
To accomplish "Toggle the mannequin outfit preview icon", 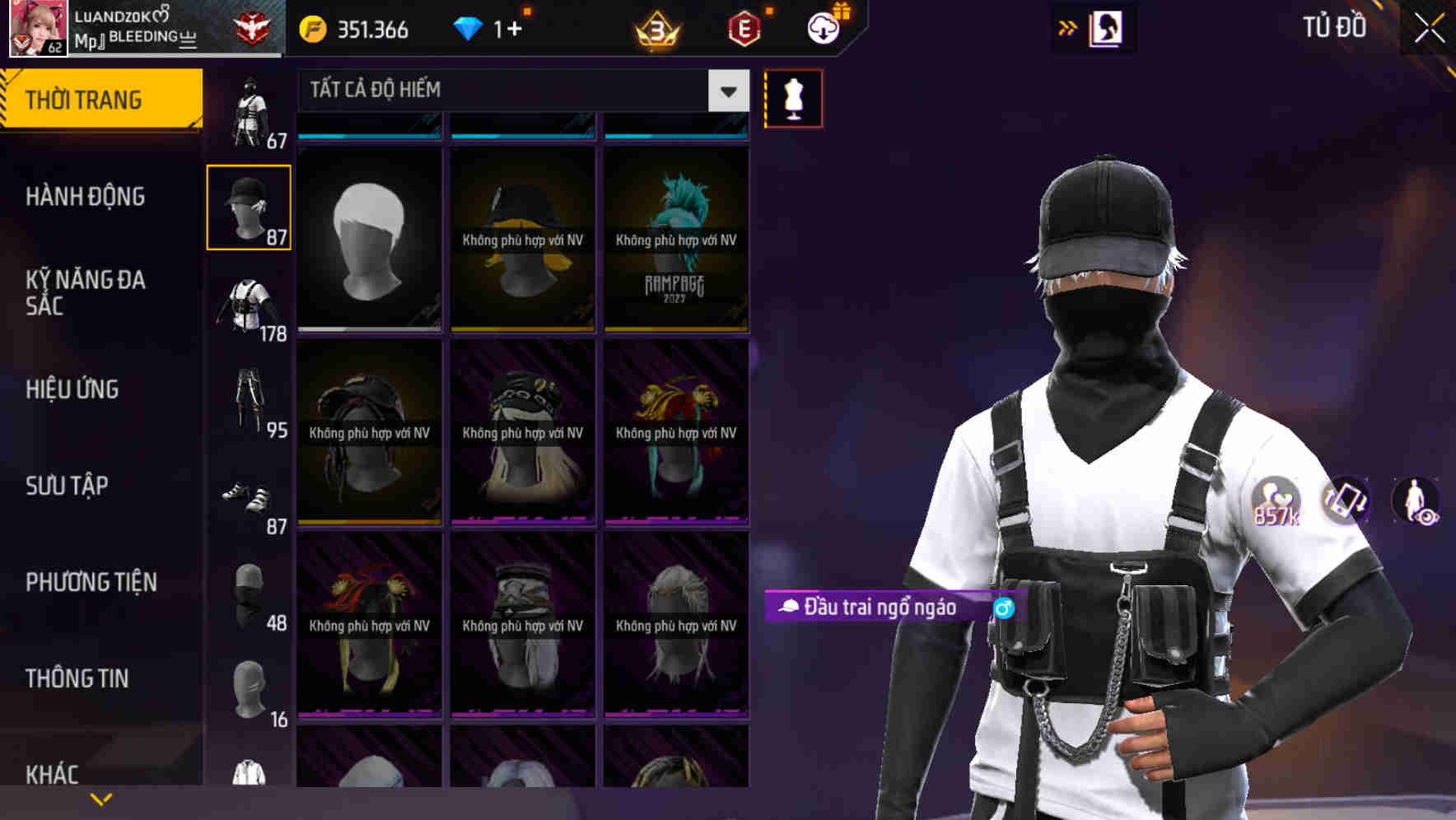I will 793,97.
